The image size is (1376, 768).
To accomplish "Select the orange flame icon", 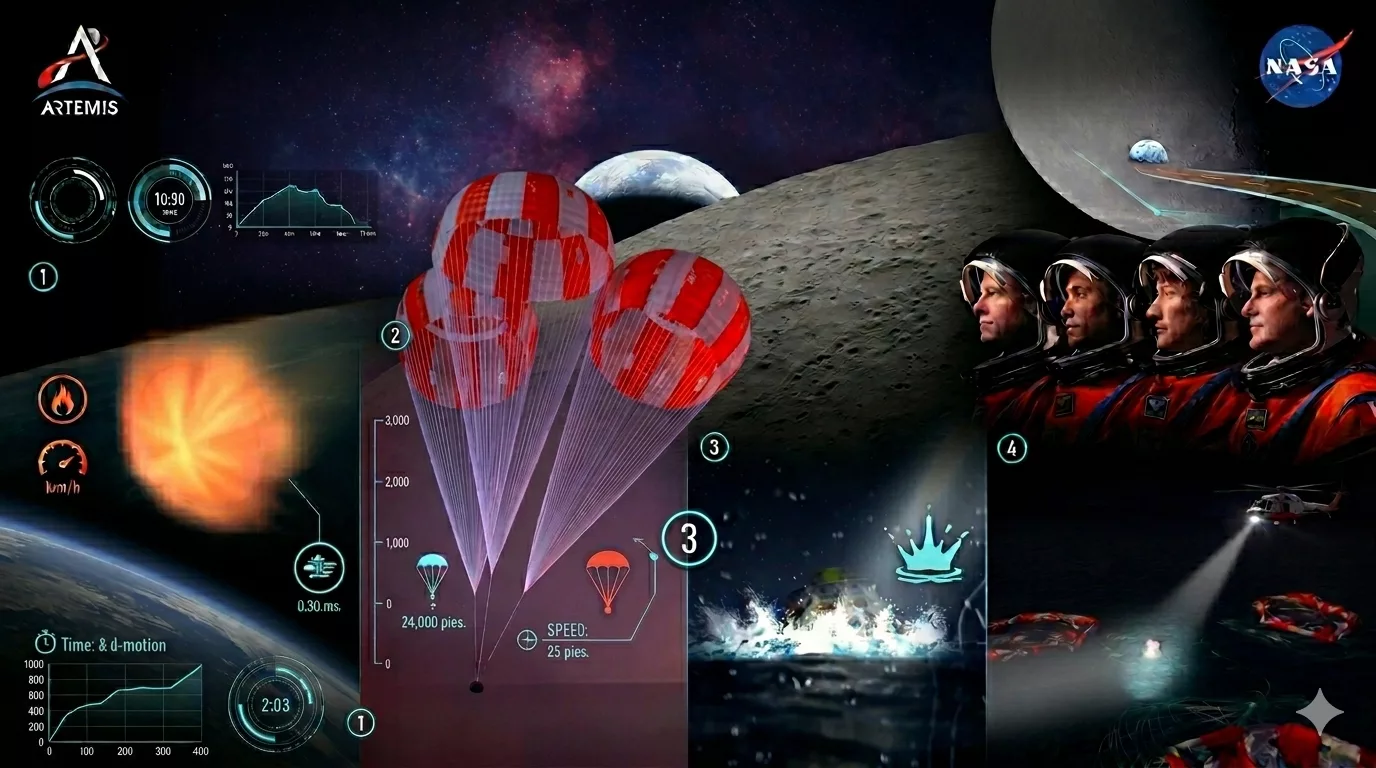I will [62, 398].
